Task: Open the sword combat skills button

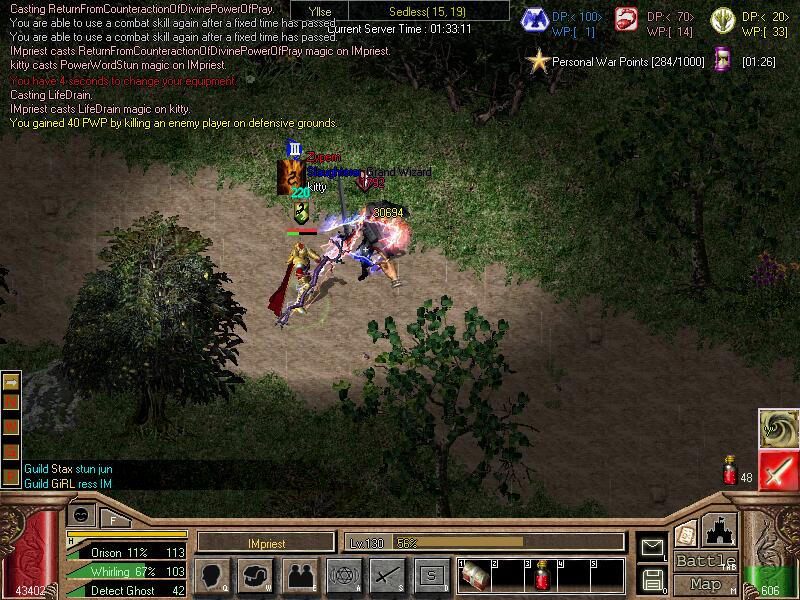Action: tap(387, 576)
